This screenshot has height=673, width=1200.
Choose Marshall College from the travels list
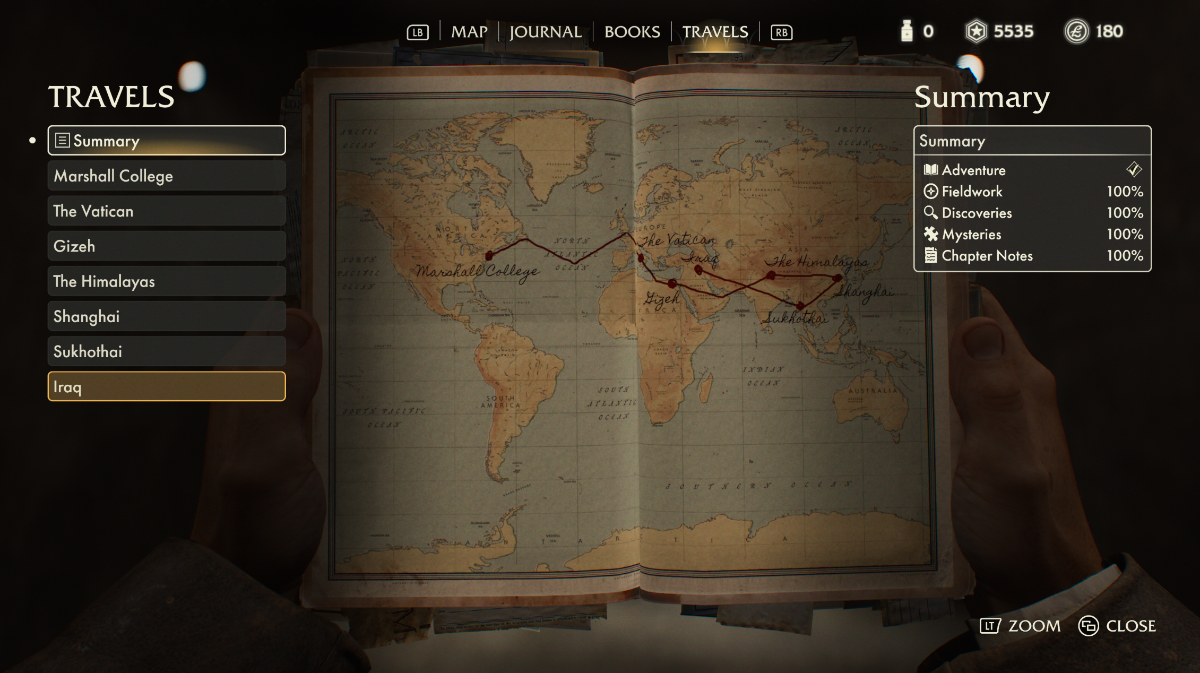[167, 176]
